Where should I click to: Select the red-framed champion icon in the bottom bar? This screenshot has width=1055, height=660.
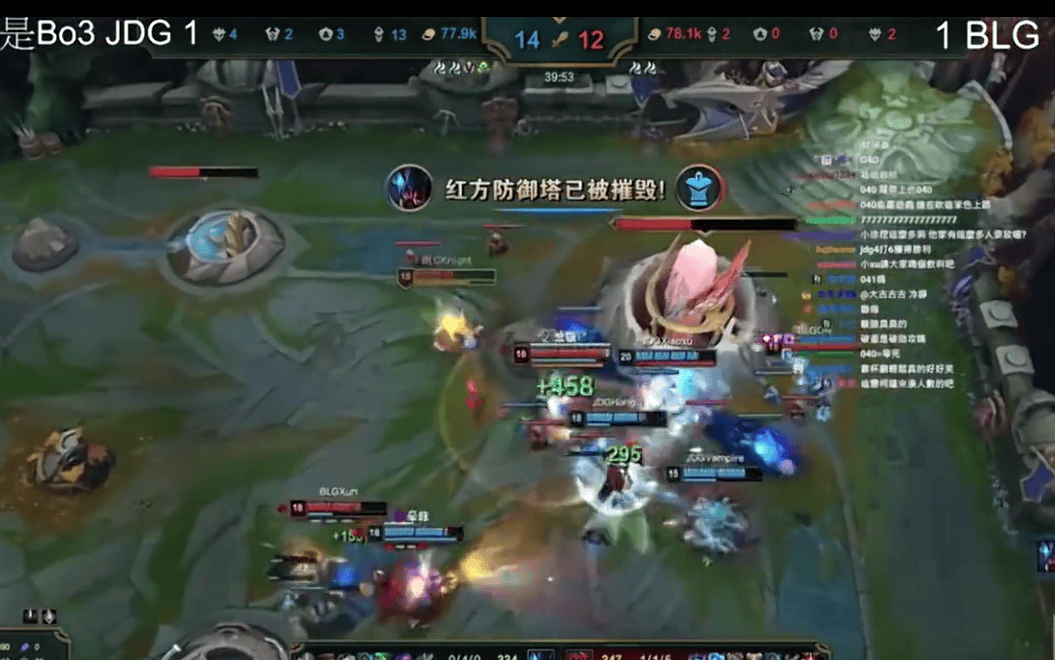coord(579,655)
